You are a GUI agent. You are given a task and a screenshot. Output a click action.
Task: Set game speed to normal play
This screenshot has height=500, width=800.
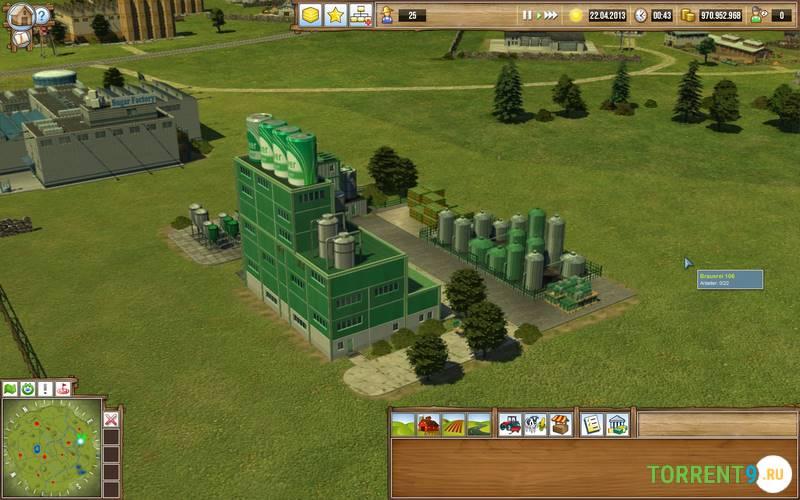(539, 15)
